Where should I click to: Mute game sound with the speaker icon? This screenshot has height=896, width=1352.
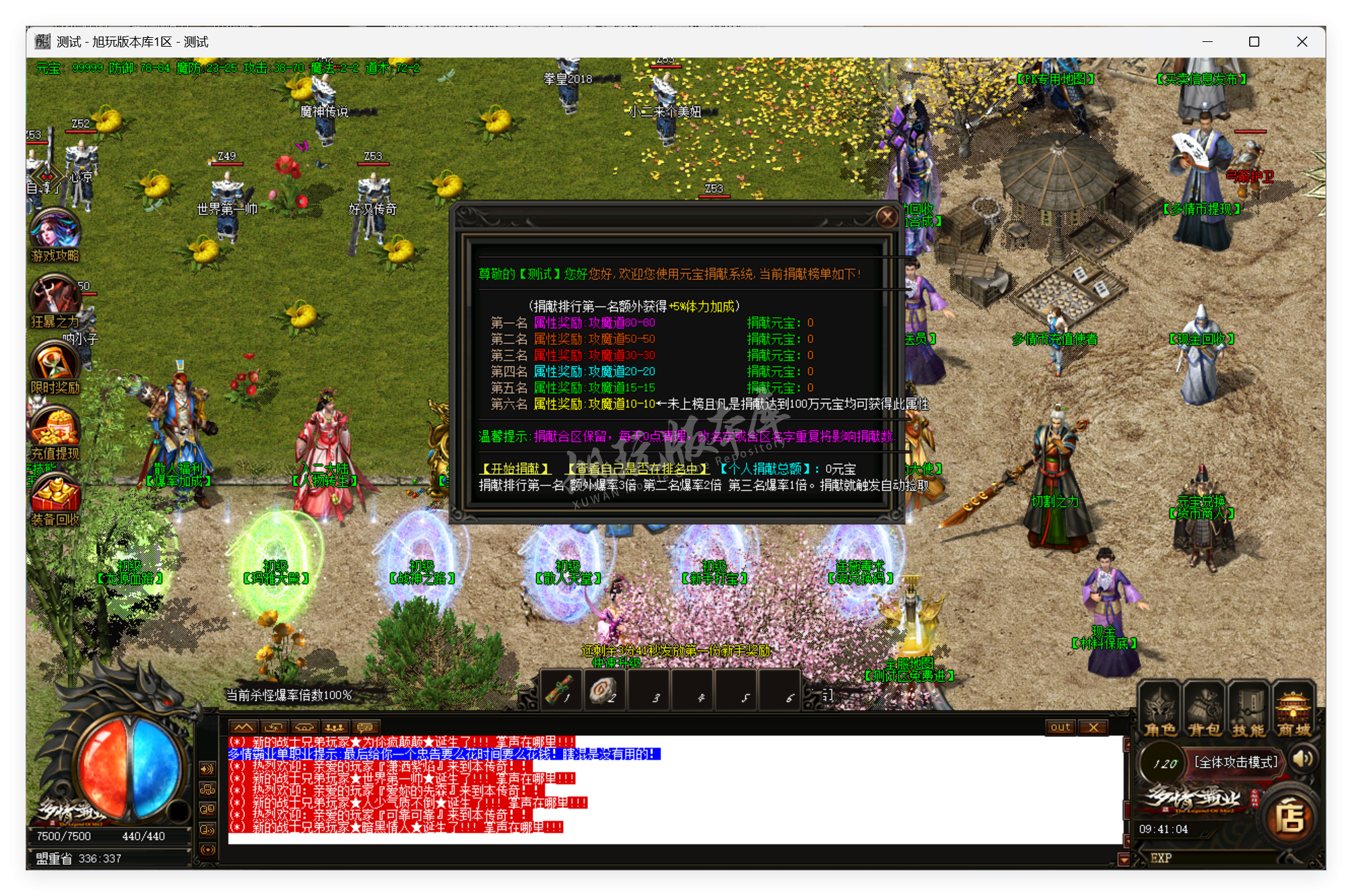tap(1303, 759)
